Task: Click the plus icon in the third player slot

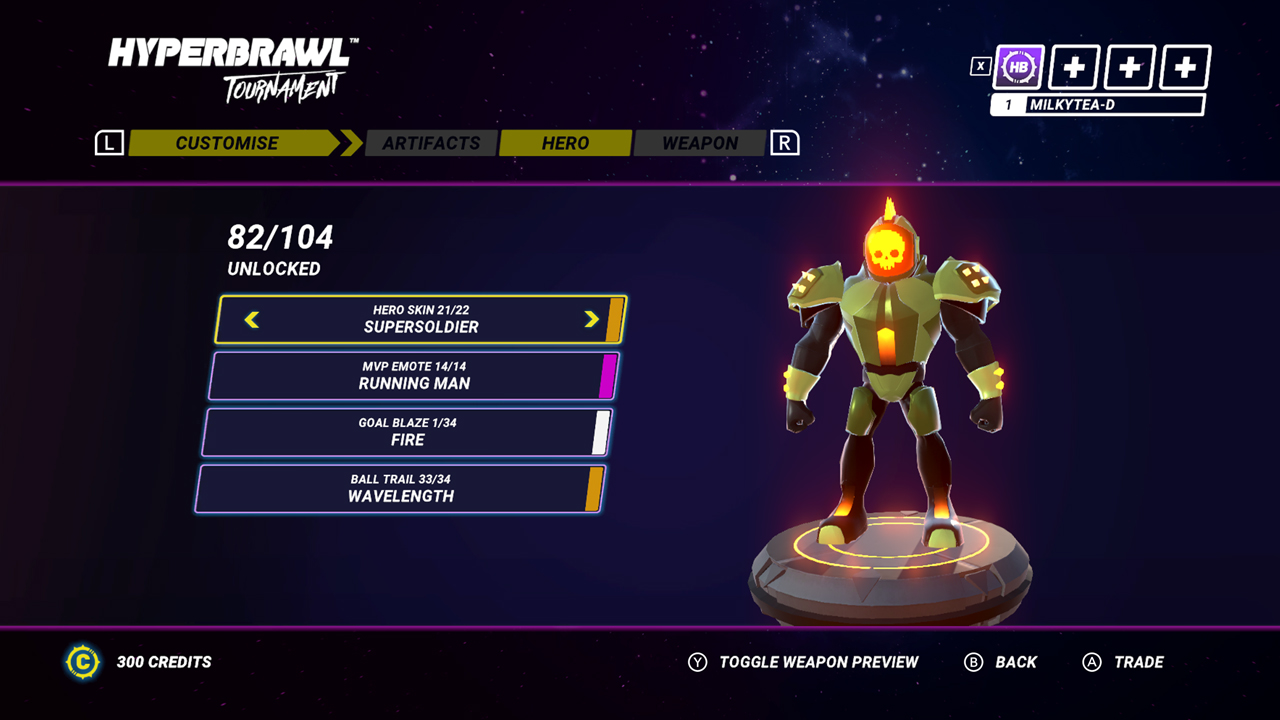Action: [1129, 66]
